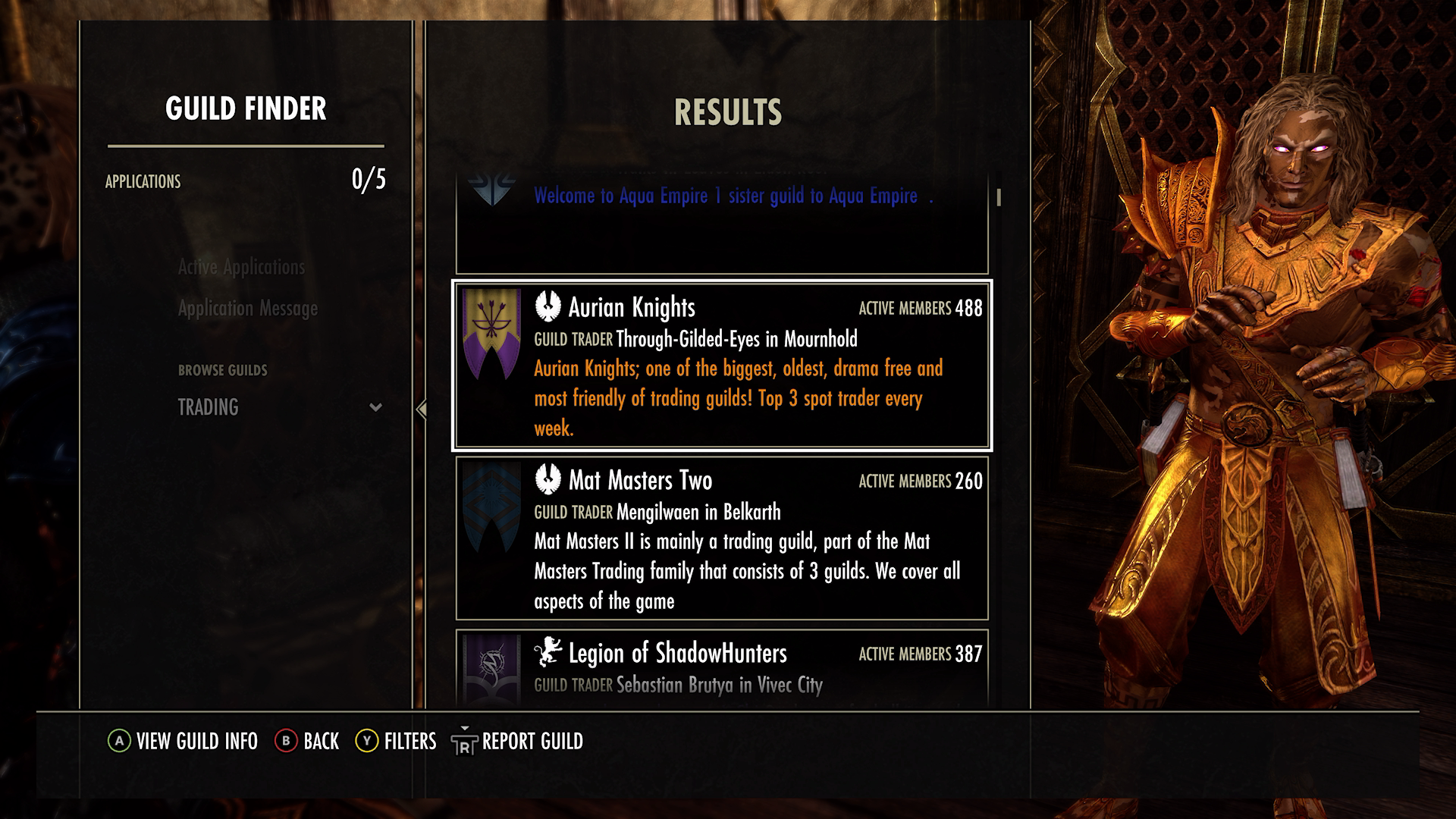Screen dimensions: 1456x819
Task: Click the red B button icon to go back
Action: 286,742
